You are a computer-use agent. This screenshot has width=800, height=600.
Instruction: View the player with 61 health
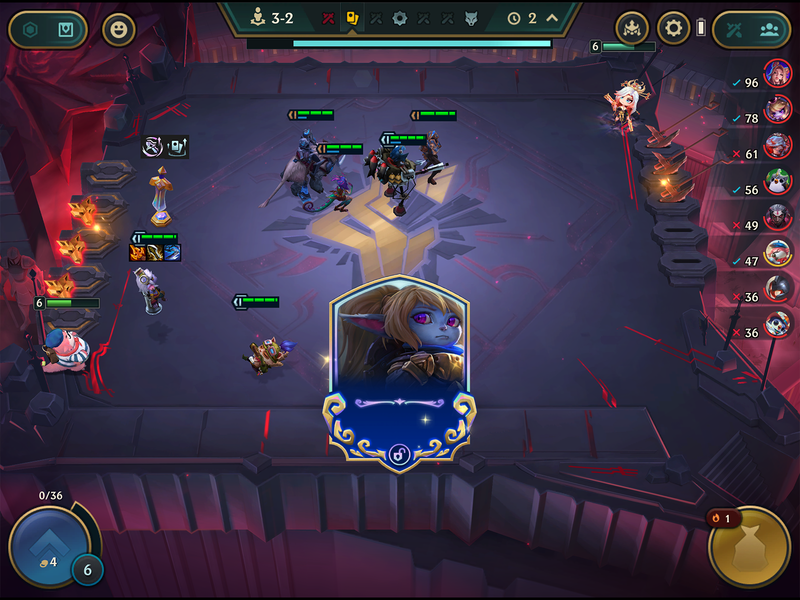(x=777, y=145)
